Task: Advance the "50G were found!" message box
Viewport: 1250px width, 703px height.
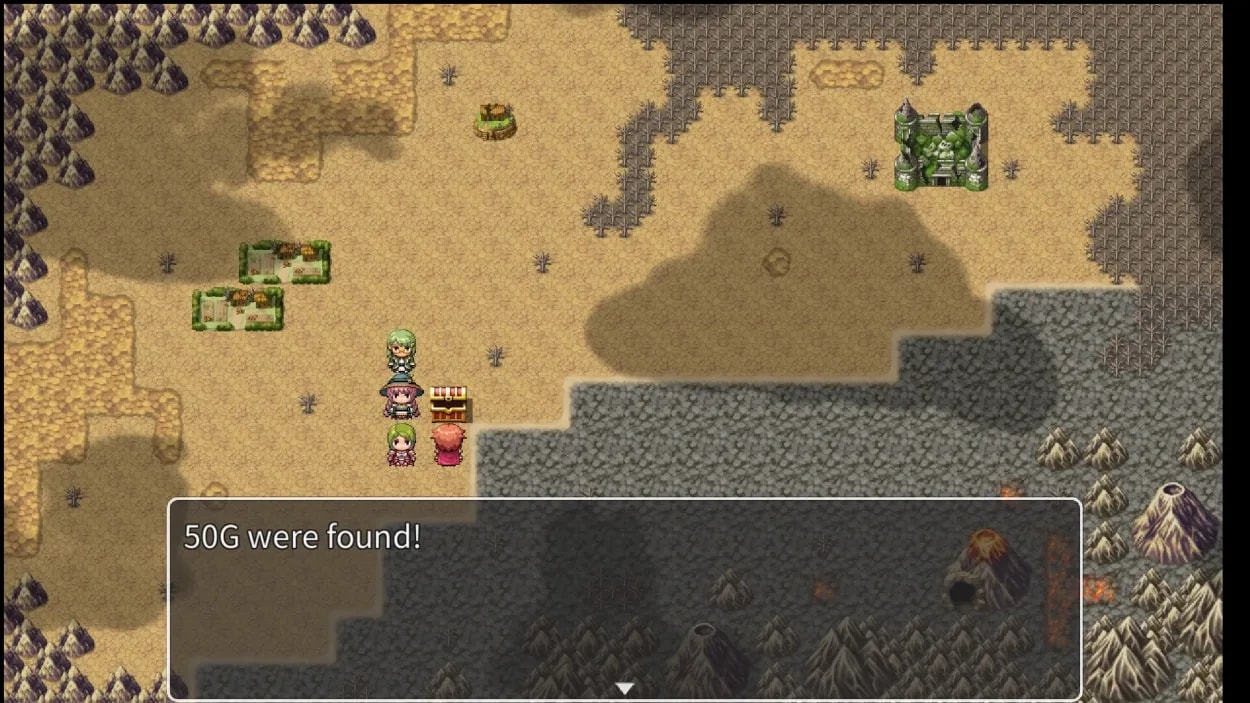Action: click(624, 598)
